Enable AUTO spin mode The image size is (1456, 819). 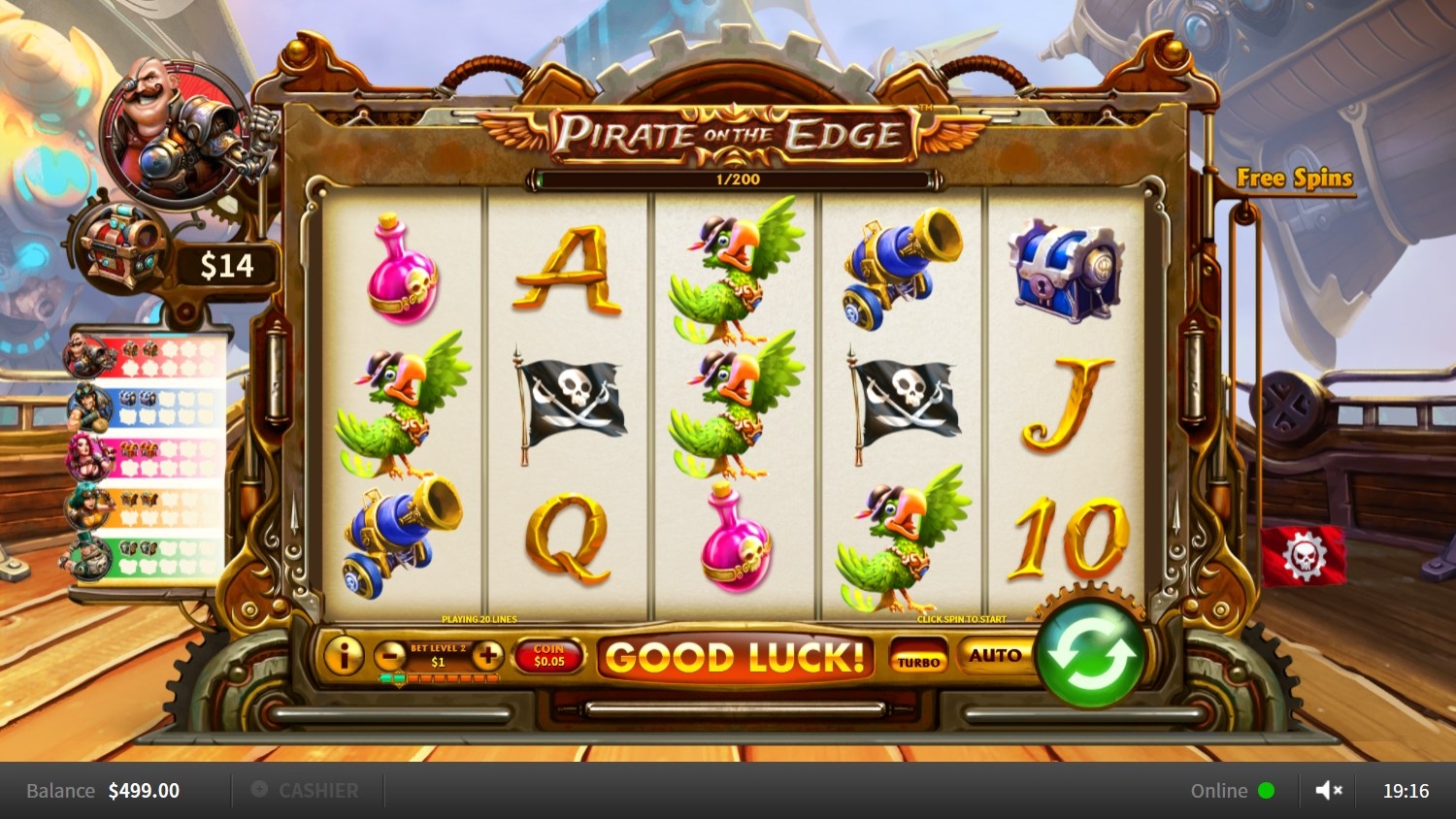pos(995,656)
